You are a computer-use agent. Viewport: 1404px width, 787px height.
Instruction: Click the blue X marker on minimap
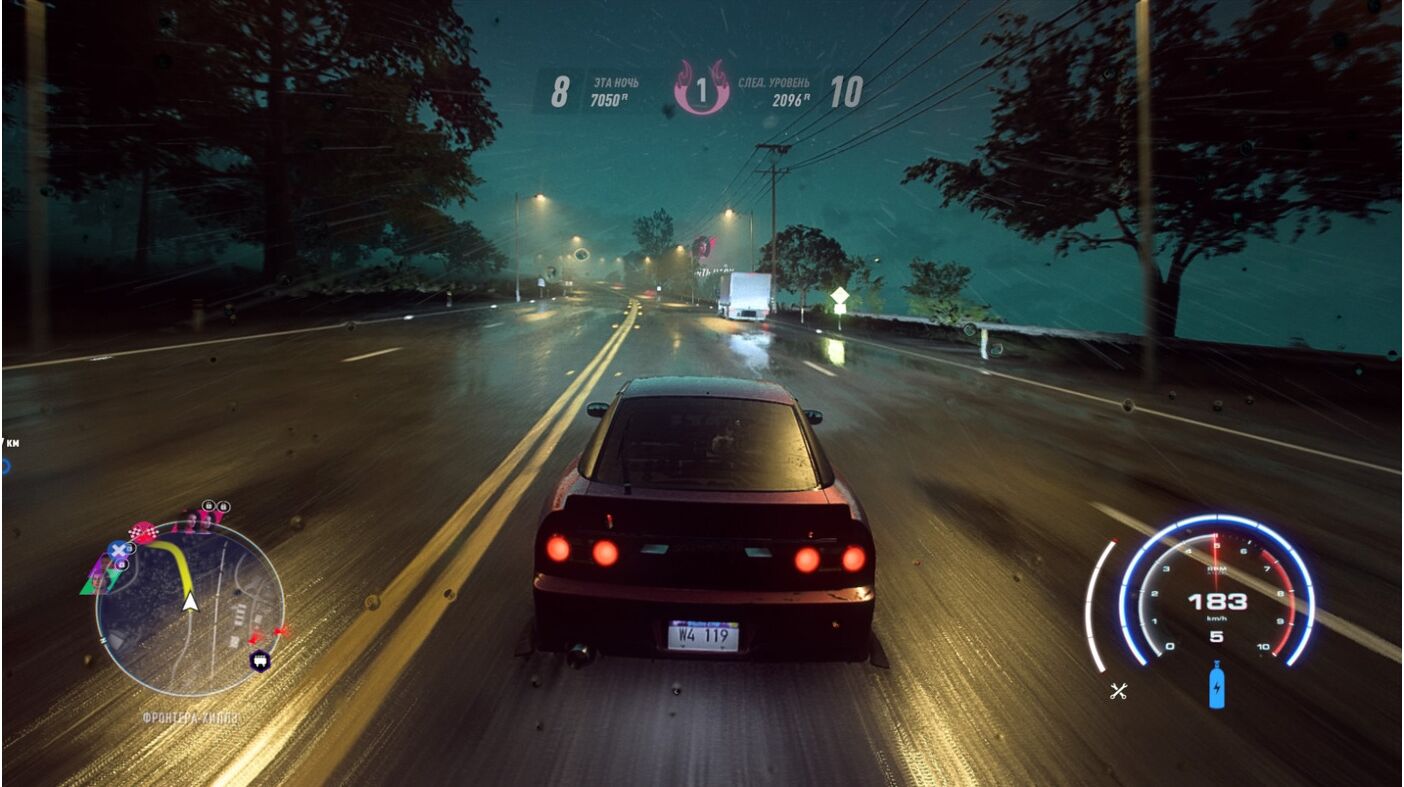118,550
